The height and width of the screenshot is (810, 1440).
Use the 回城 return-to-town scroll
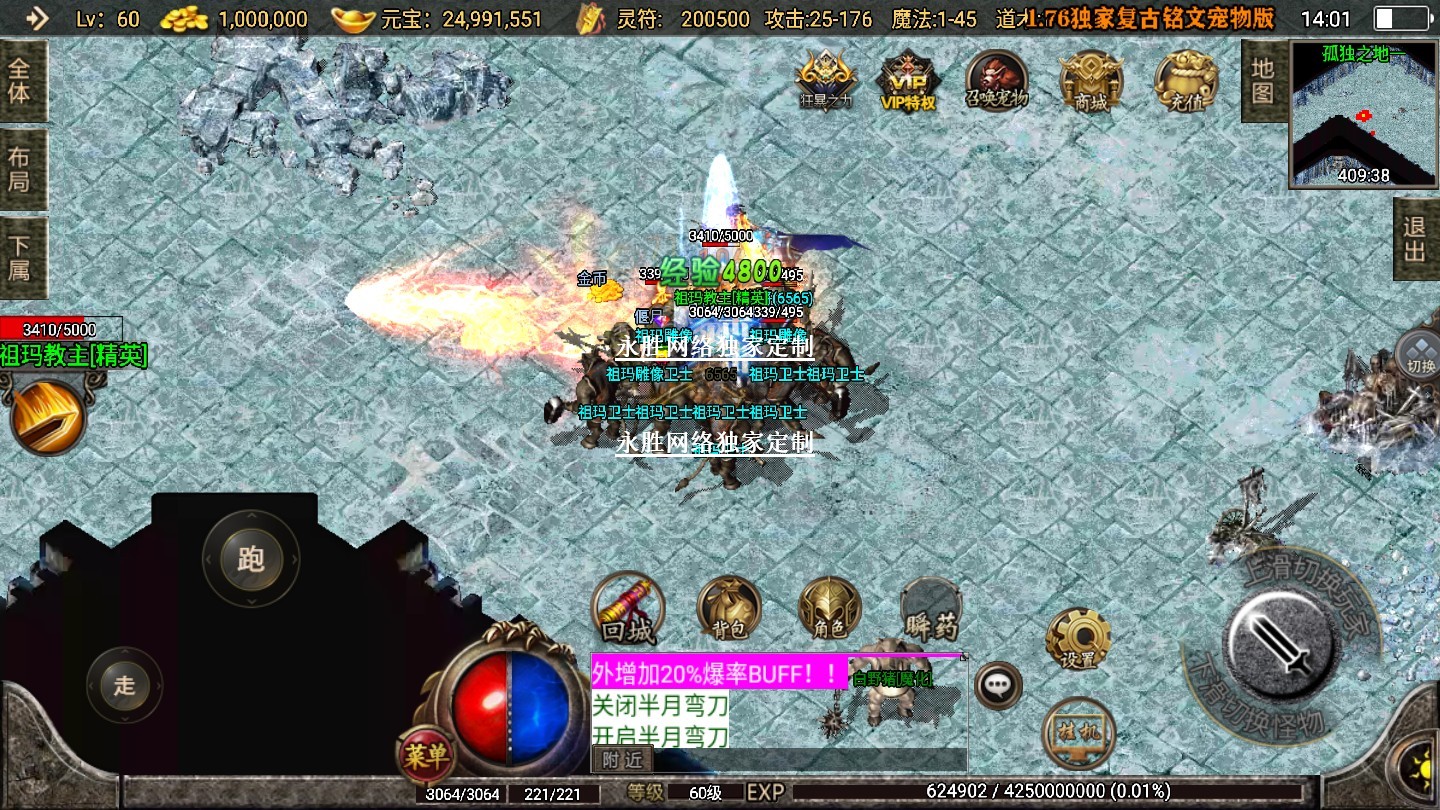point(628,609)
